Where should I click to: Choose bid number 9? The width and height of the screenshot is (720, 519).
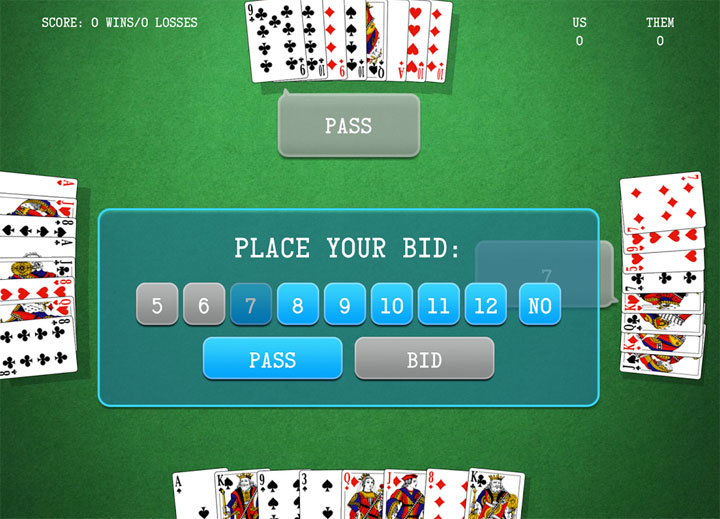(x=345, y=305)
